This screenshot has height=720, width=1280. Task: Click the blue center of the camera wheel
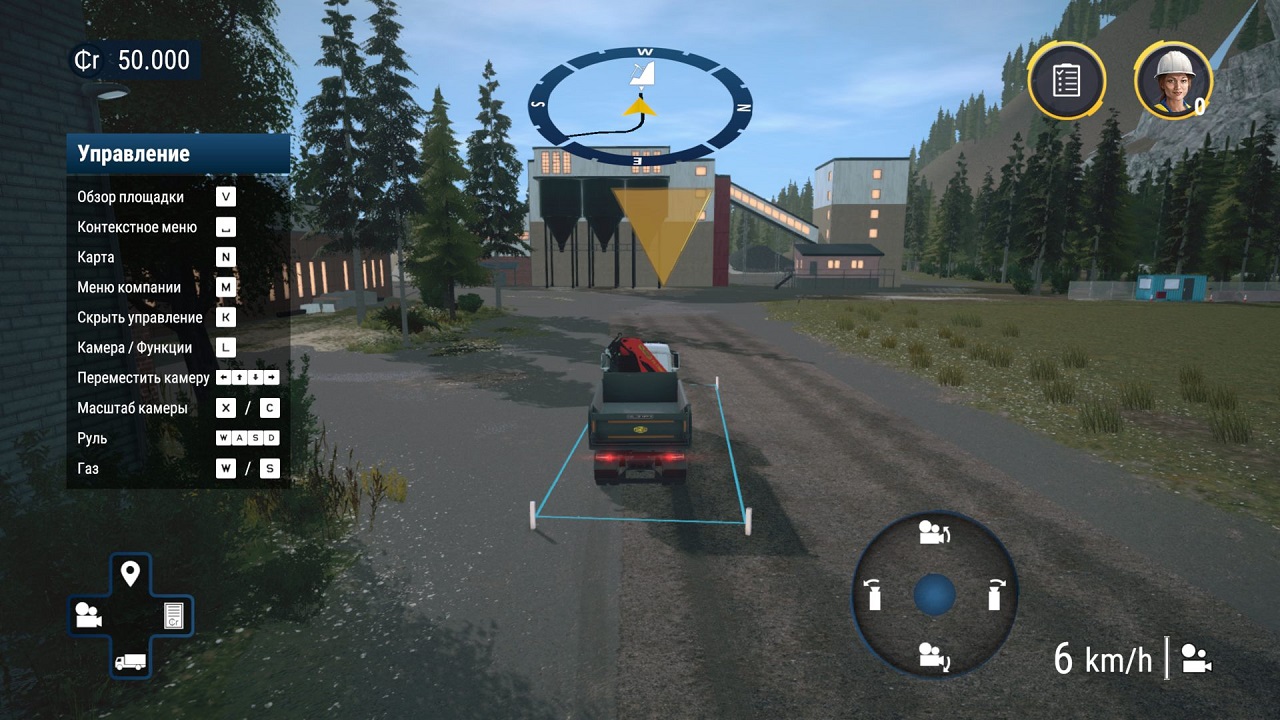[933, 596]
